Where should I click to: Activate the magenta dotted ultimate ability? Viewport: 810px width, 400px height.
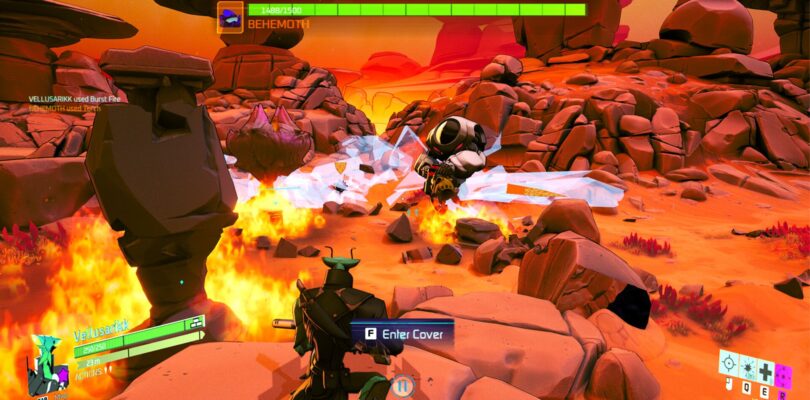pos(784,378)
